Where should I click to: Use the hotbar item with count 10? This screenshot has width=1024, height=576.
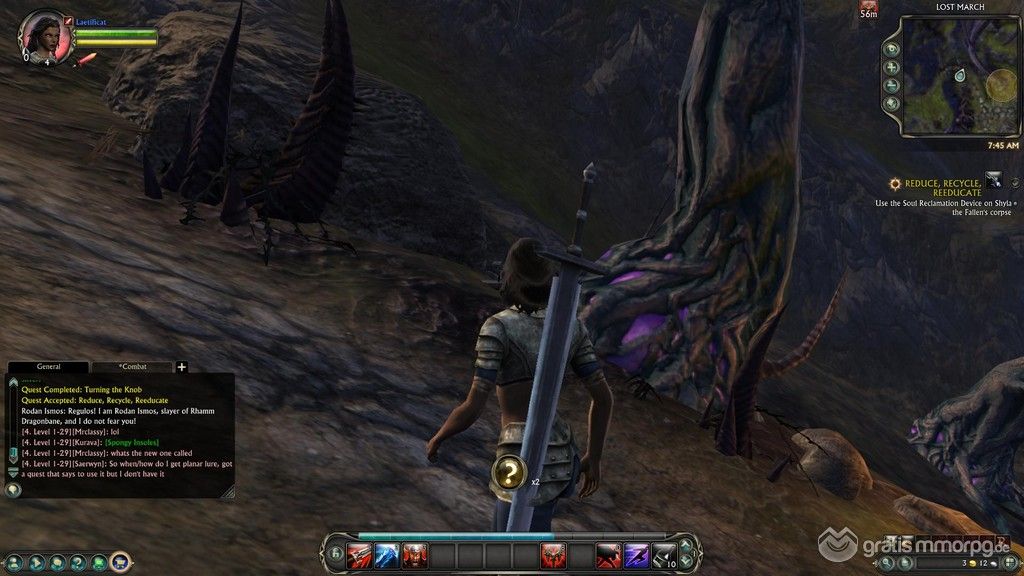coord(664,555)
